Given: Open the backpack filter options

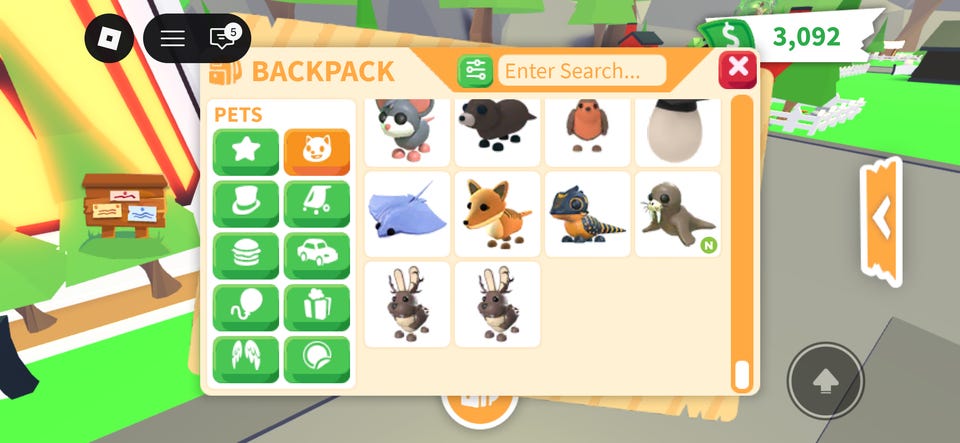Looking at the screenshot, I should pyautogui.click(x=475, y=71).
